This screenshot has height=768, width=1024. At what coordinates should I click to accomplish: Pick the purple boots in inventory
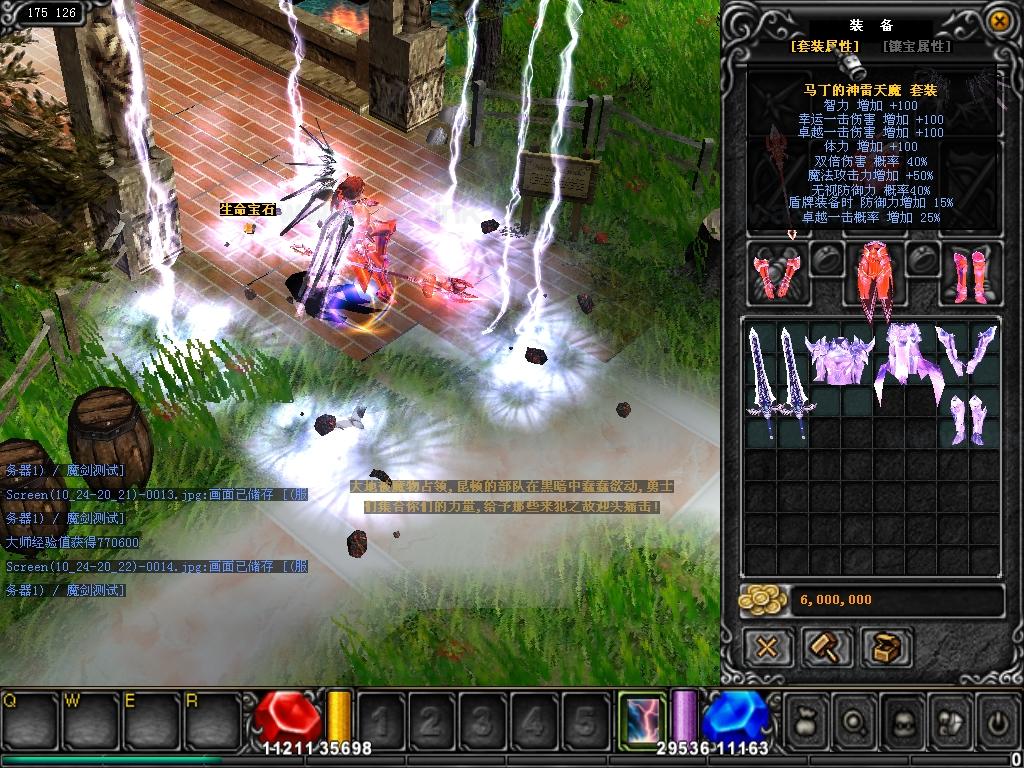[x=966, y=418]
